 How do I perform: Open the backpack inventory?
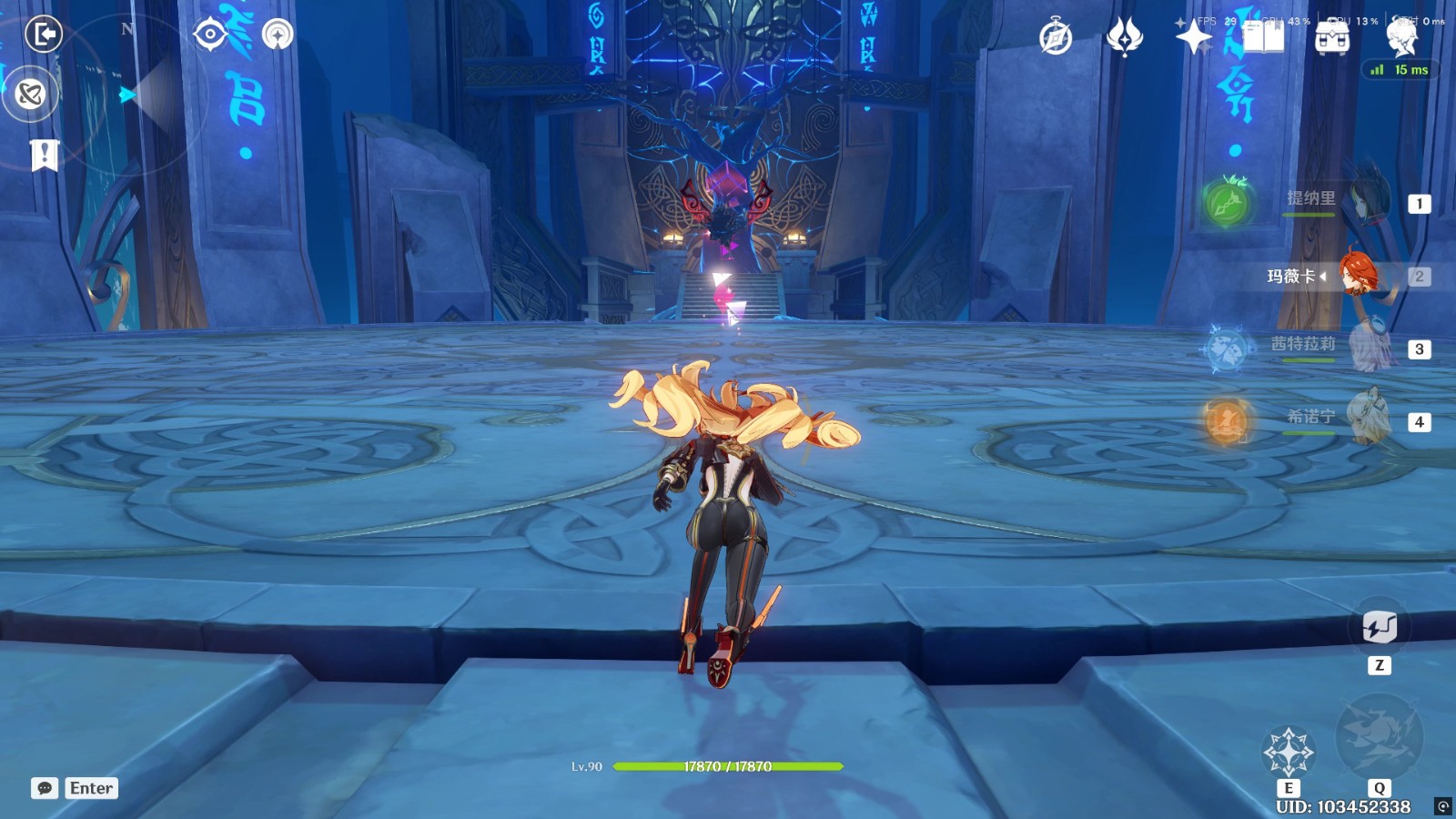pyautogui.click(x=1332, y=38)
